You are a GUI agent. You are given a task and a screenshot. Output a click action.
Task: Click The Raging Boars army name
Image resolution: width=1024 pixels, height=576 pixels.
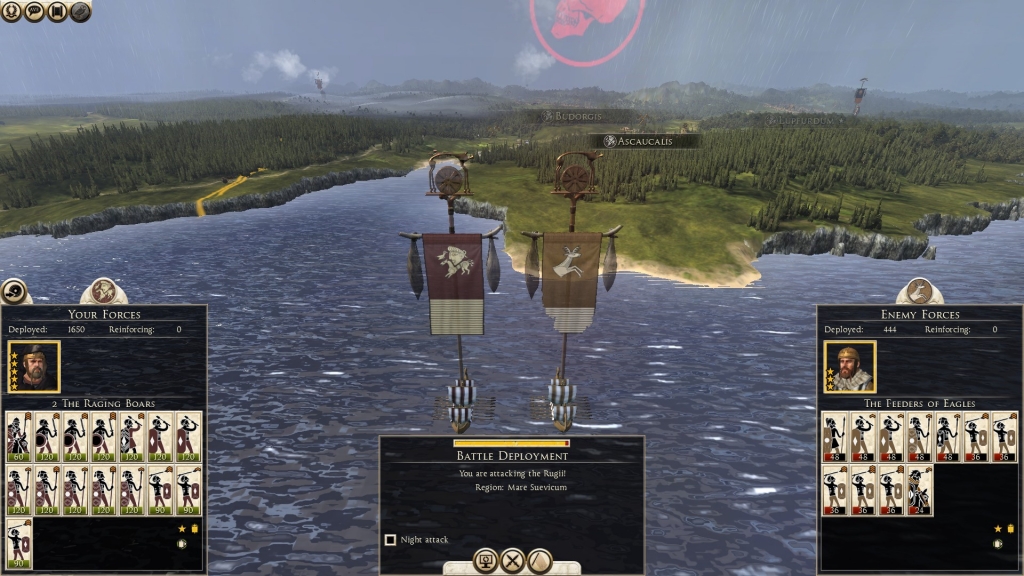[104, 403]
